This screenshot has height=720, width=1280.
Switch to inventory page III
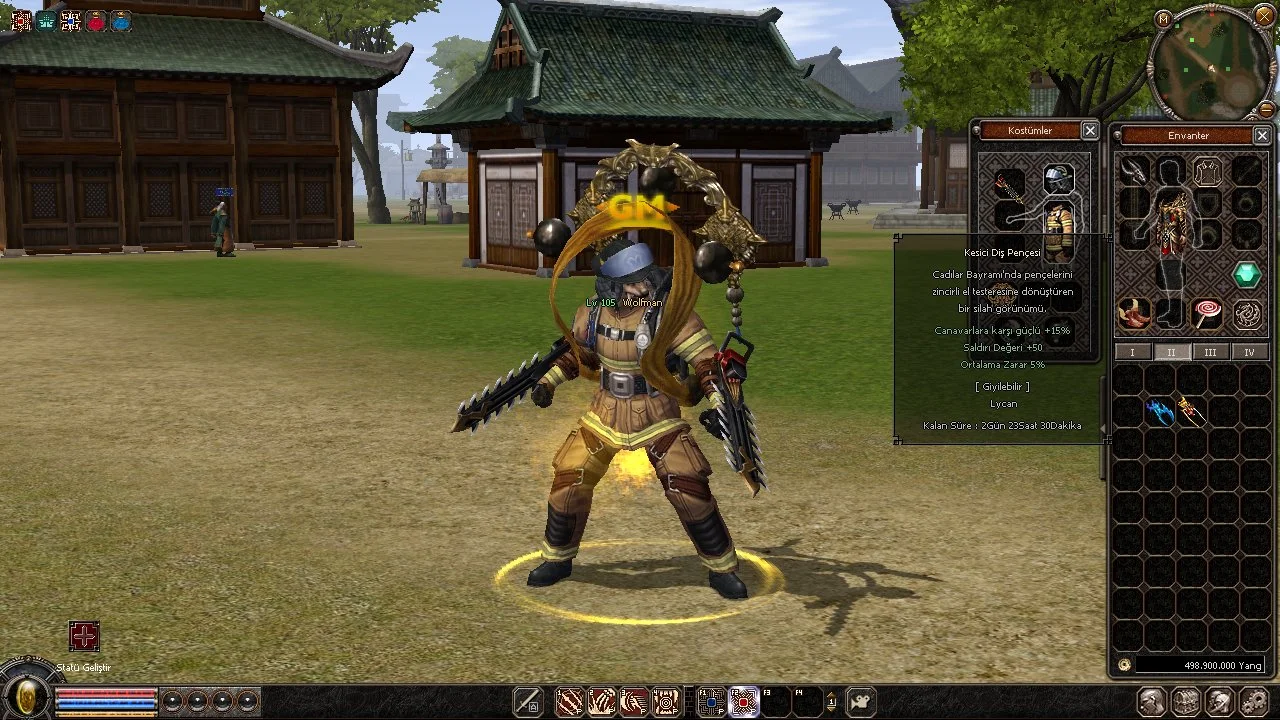tap(1210, 352)
